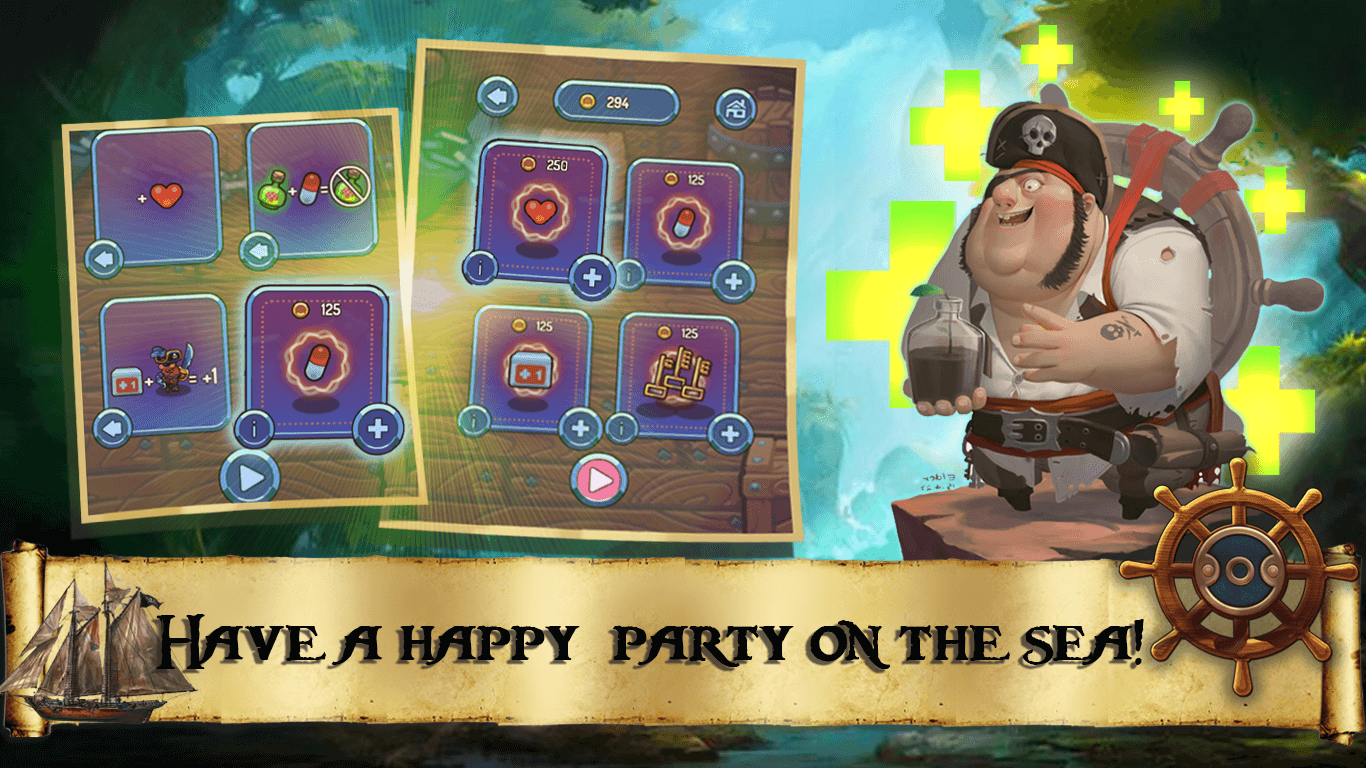Select the 250-coin heart item card
The height and width of the screenshot is (768, 1366).
(539, 212)
